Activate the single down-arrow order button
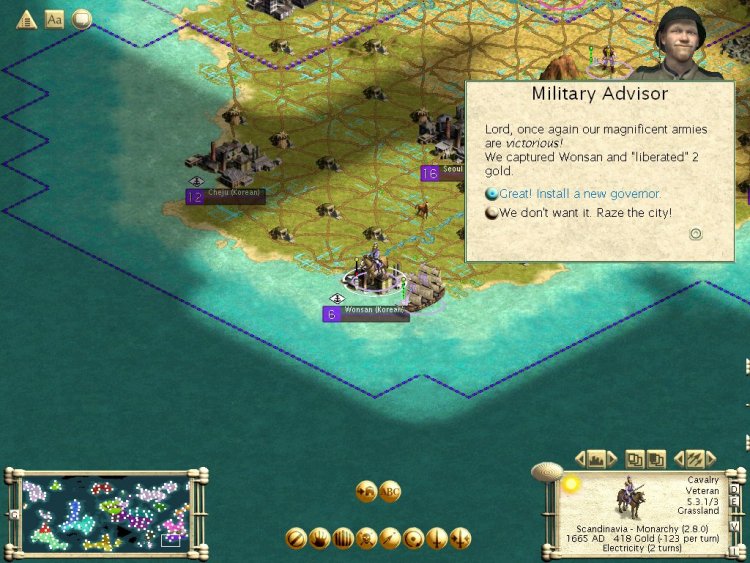The image size is (750, 563). point(437,538)
